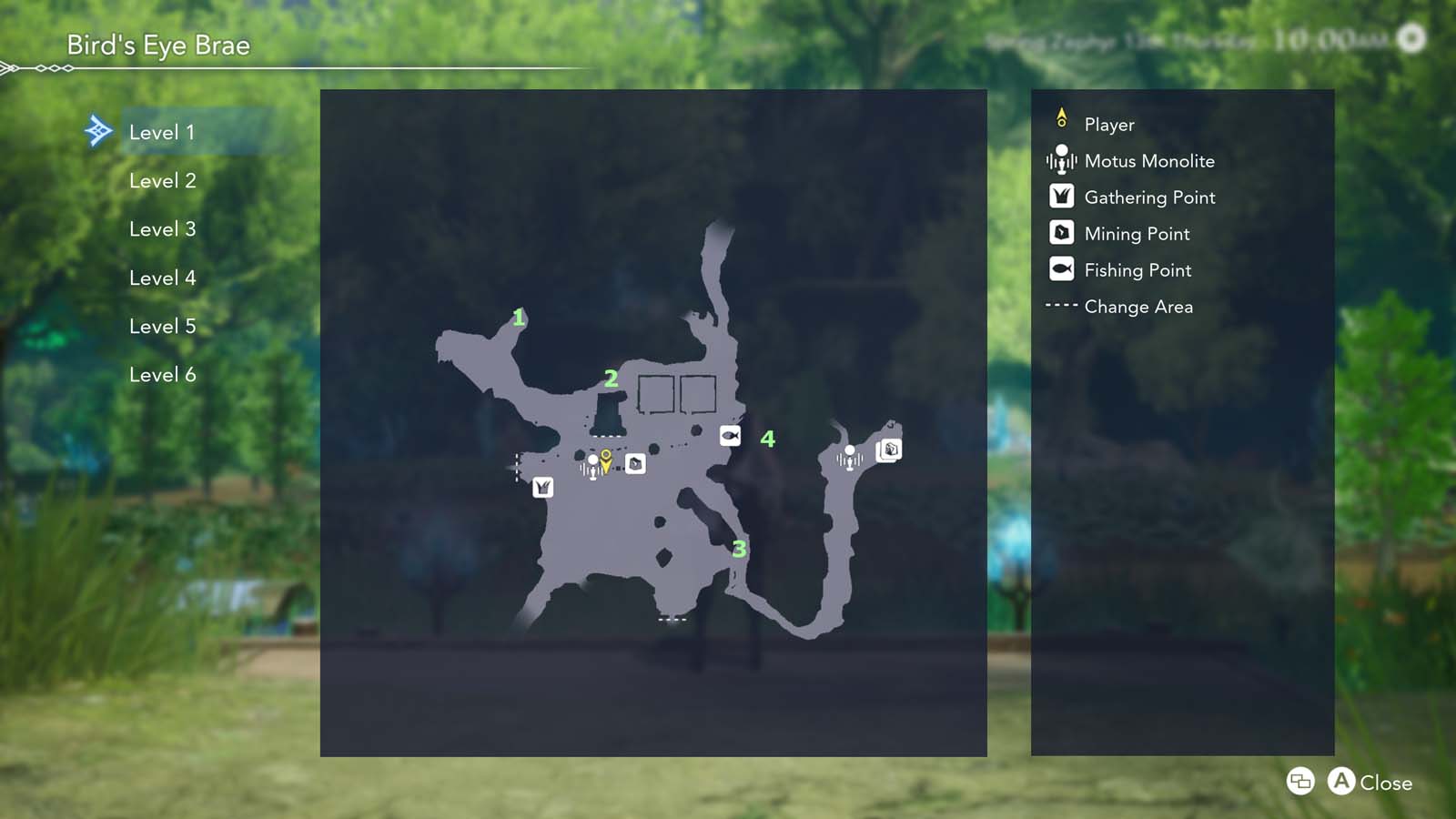1456x819 pixels.
Task: Expand Level 6 at the bottom of the list
Action: click(x=164, y=374)
